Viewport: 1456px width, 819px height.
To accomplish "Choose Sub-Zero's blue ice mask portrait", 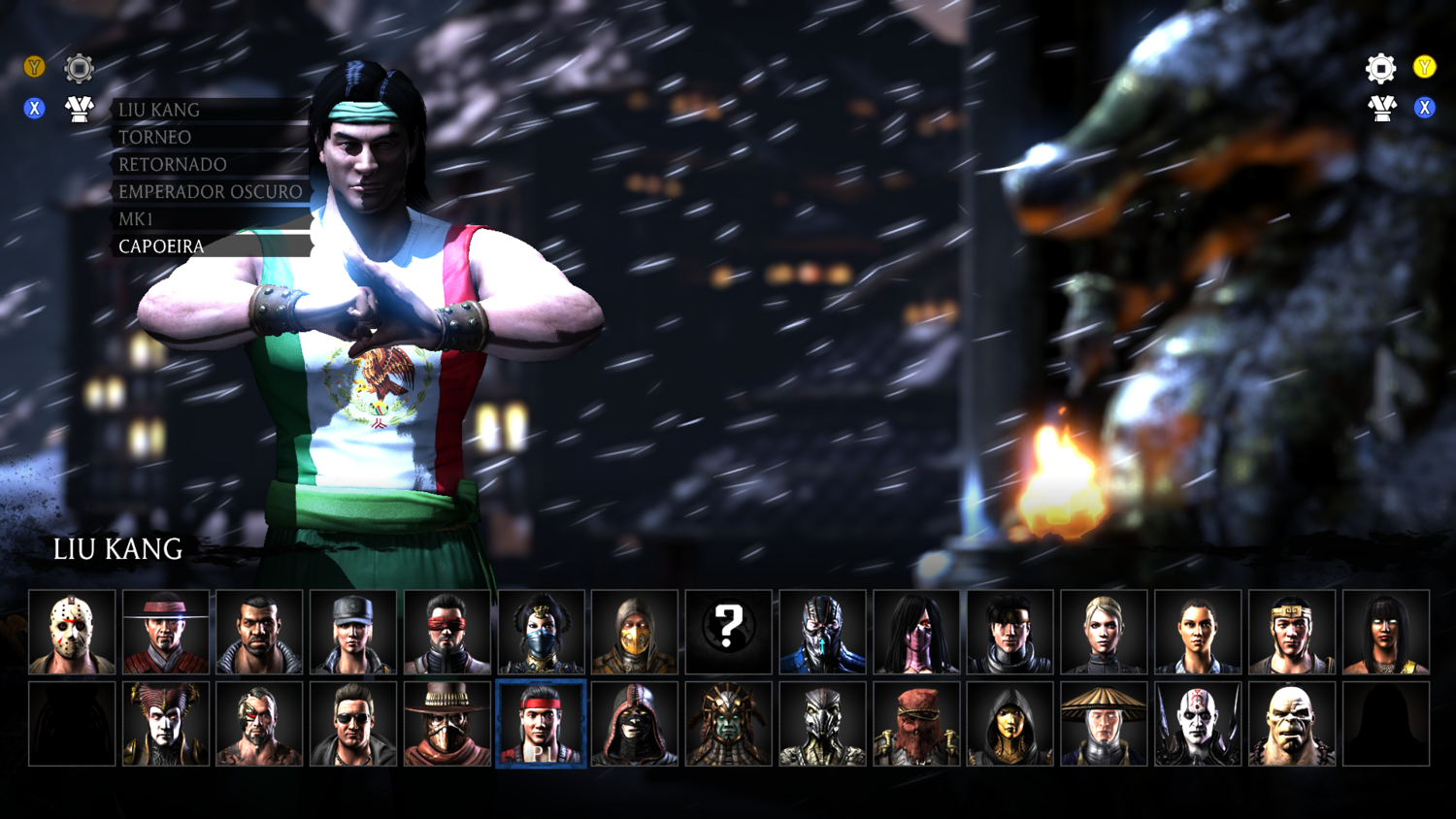I will pyautogui.click(x=822, y=632).
